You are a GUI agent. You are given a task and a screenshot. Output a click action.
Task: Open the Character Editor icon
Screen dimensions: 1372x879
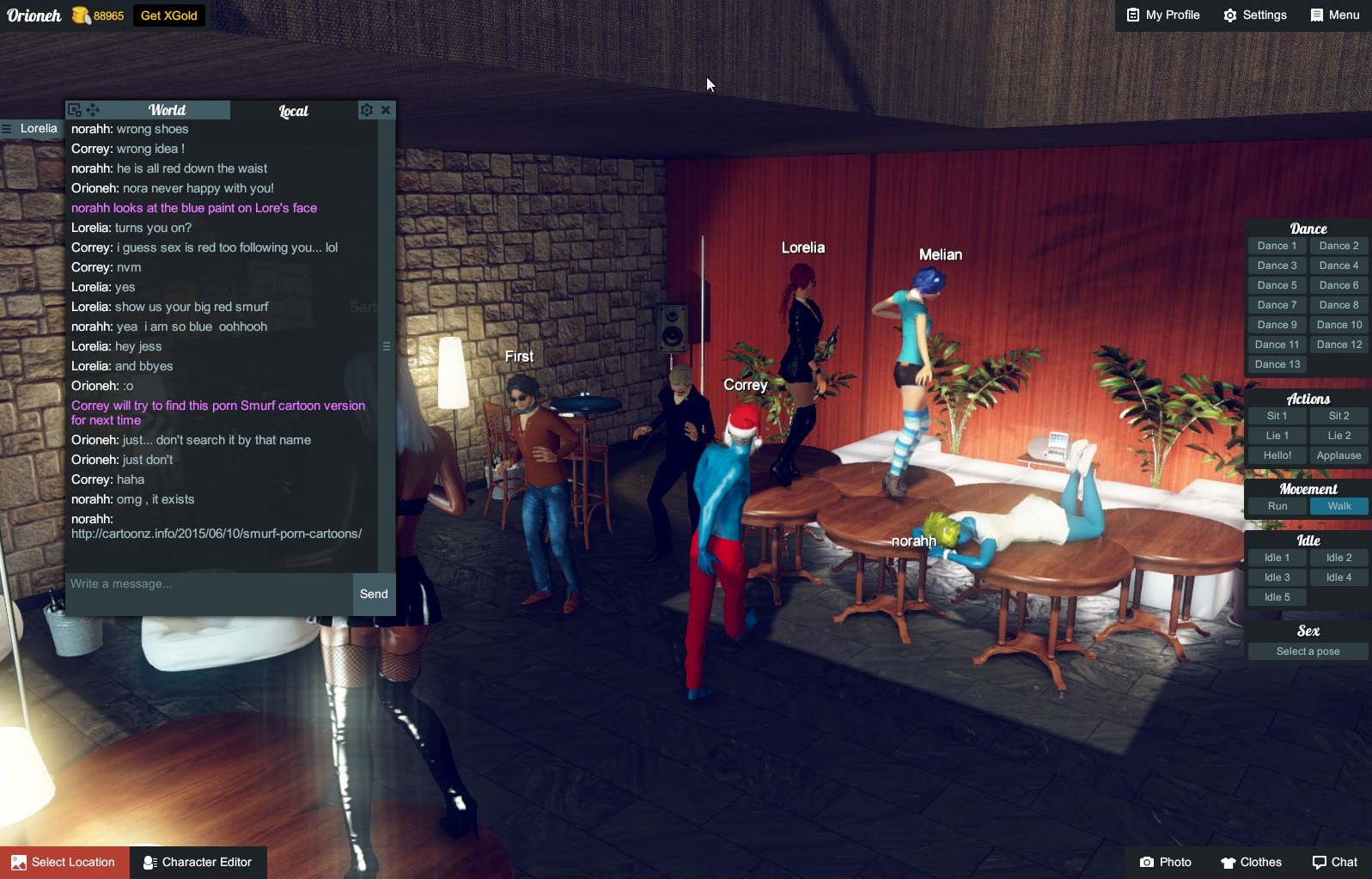pos(149,862)
